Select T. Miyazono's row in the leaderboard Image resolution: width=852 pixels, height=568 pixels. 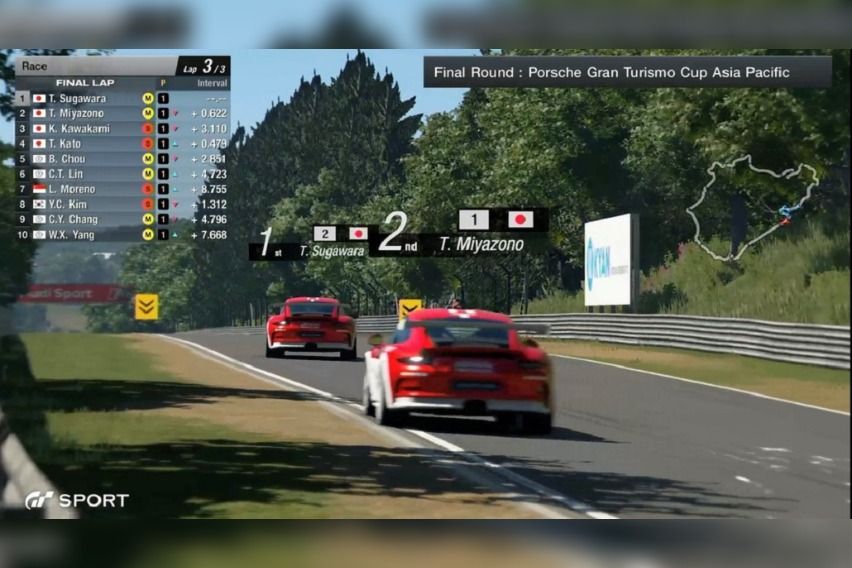point(122,114)
